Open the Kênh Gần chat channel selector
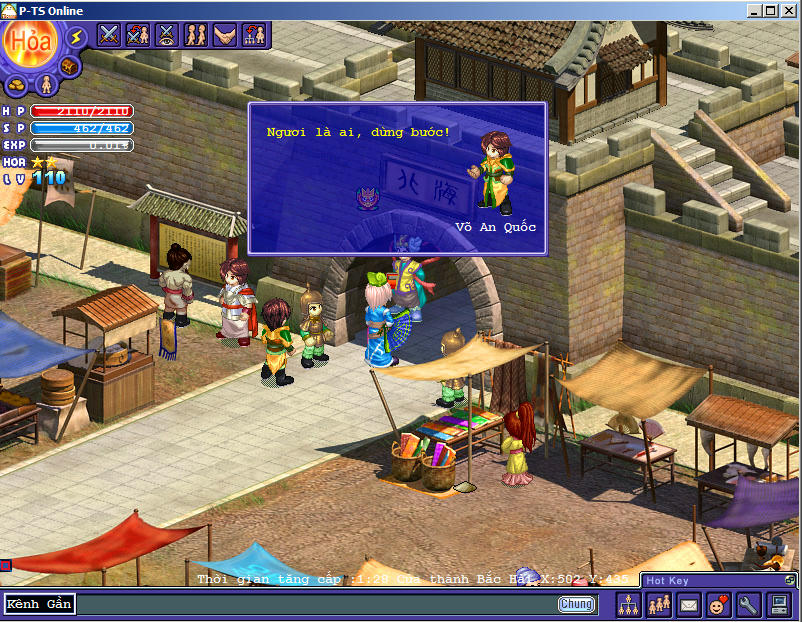This screenshot has width=803, height=622. click(39, 604)
